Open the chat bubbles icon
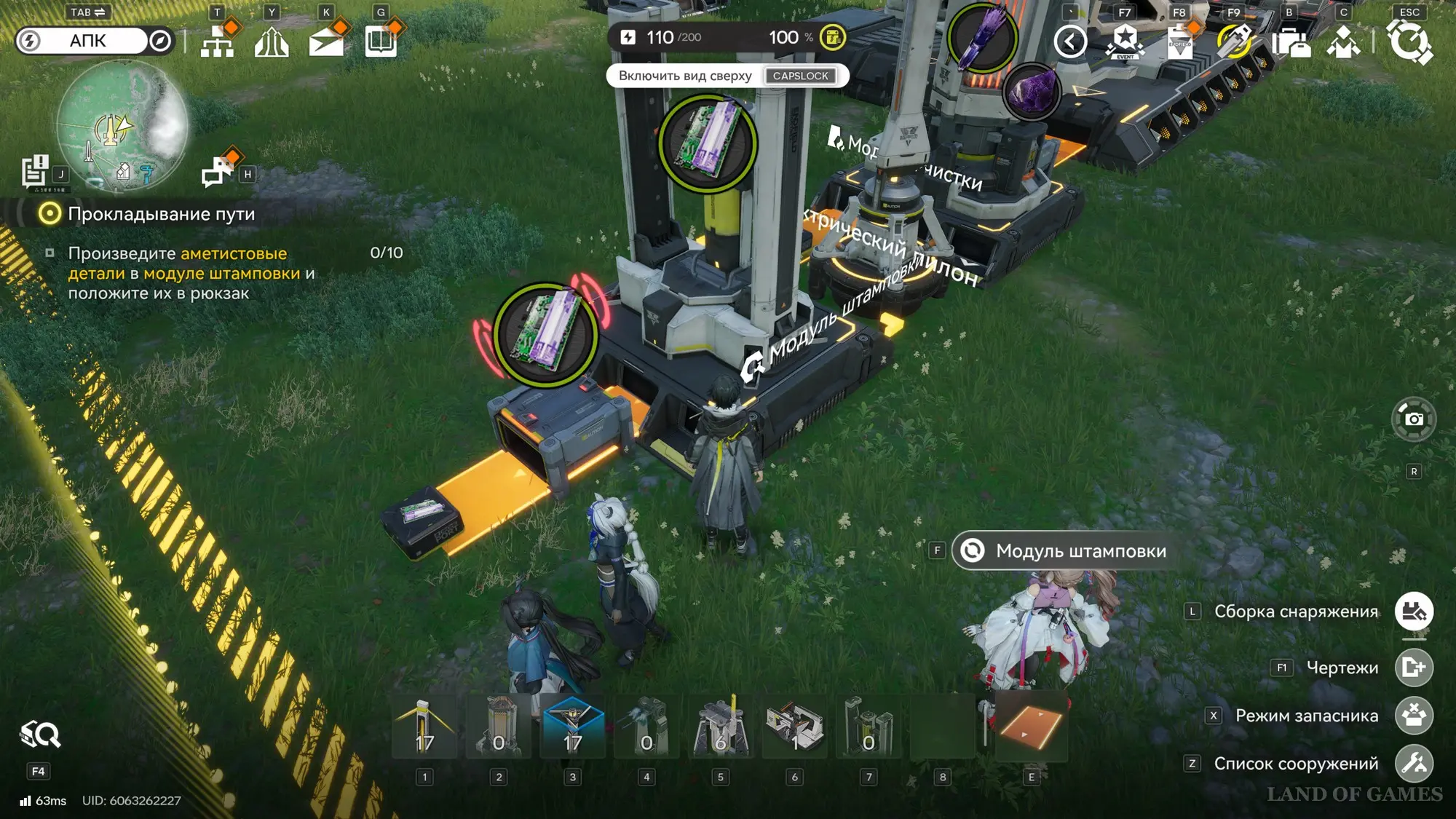This screenshot has width=1456, height=819. [x=217, y=172]
